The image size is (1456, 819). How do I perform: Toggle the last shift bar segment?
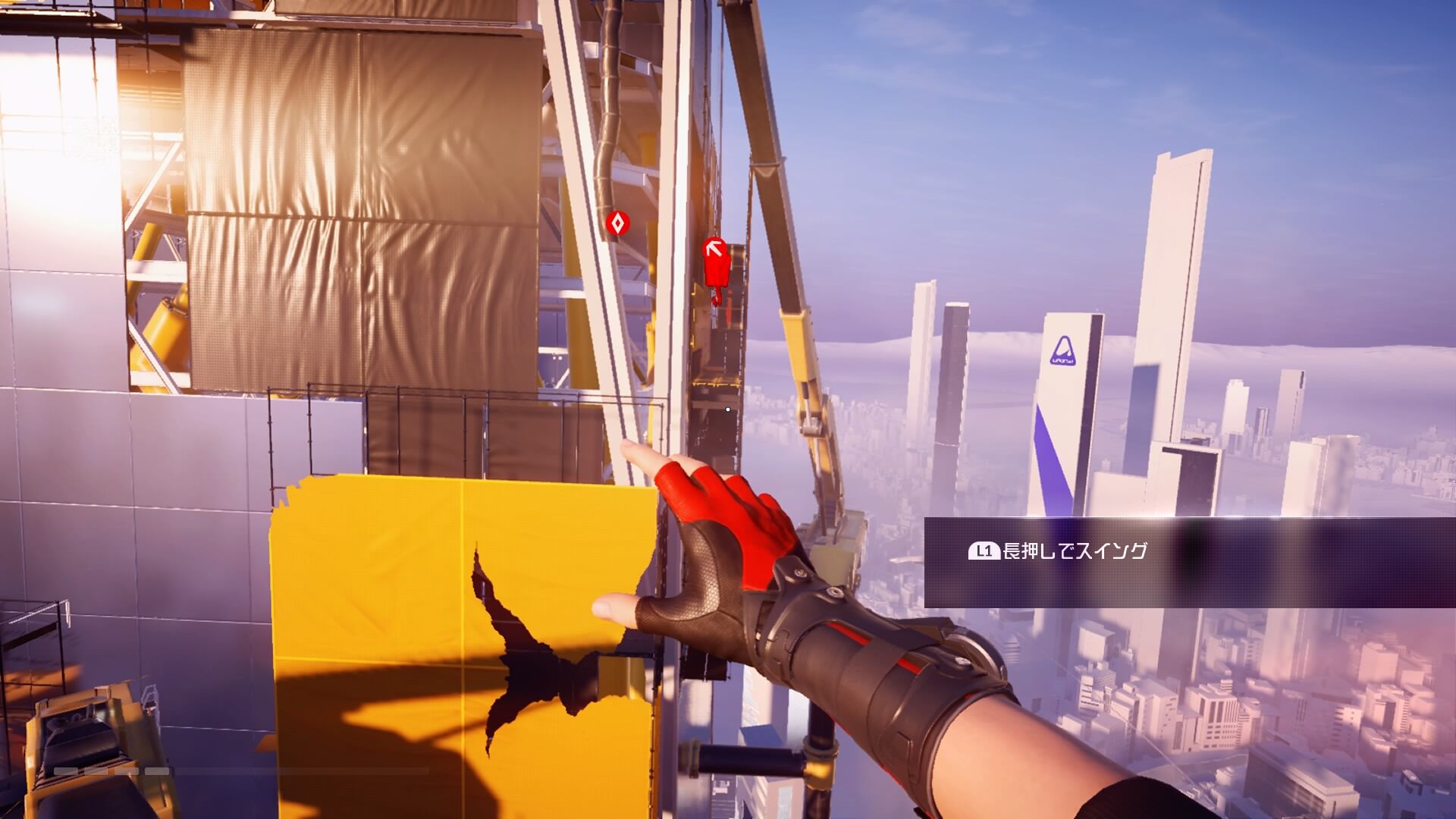click(157, 770)
